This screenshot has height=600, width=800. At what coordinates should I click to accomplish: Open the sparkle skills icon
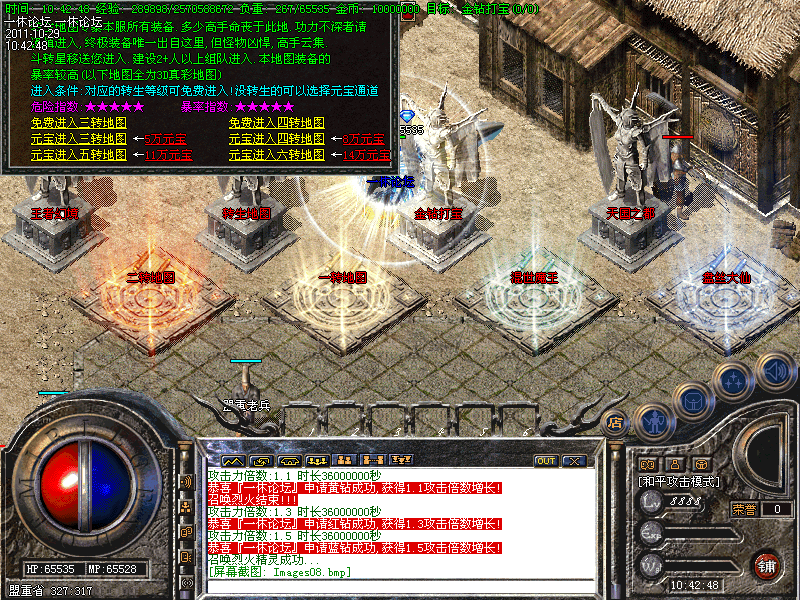[733, 380]
